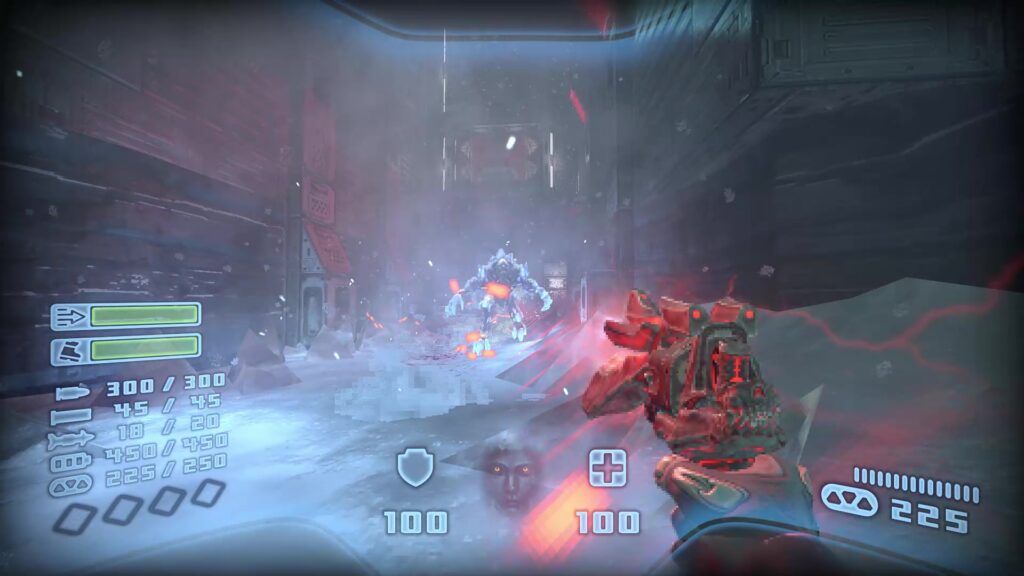Click the player face portrait

pyautogui.click(x=510, y=476)
